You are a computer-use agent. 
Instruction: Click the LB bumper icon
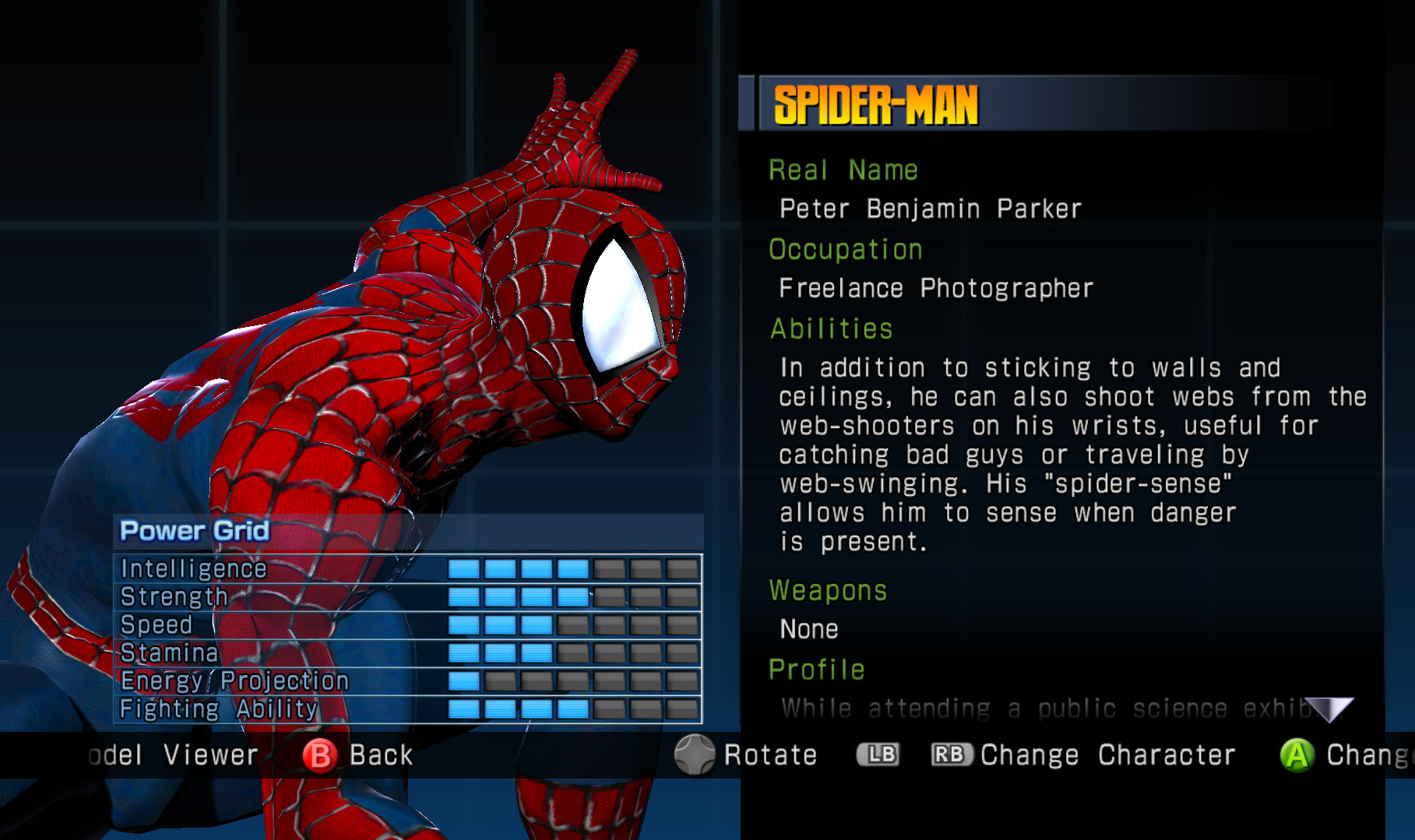(x=878, y=754)
